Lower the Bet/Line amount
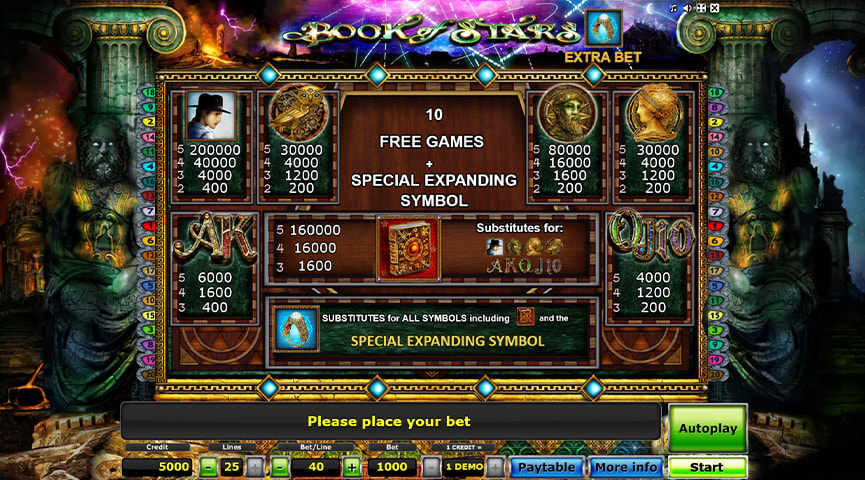The height and width of the screenshot is (480, 865). pos(281,467)
